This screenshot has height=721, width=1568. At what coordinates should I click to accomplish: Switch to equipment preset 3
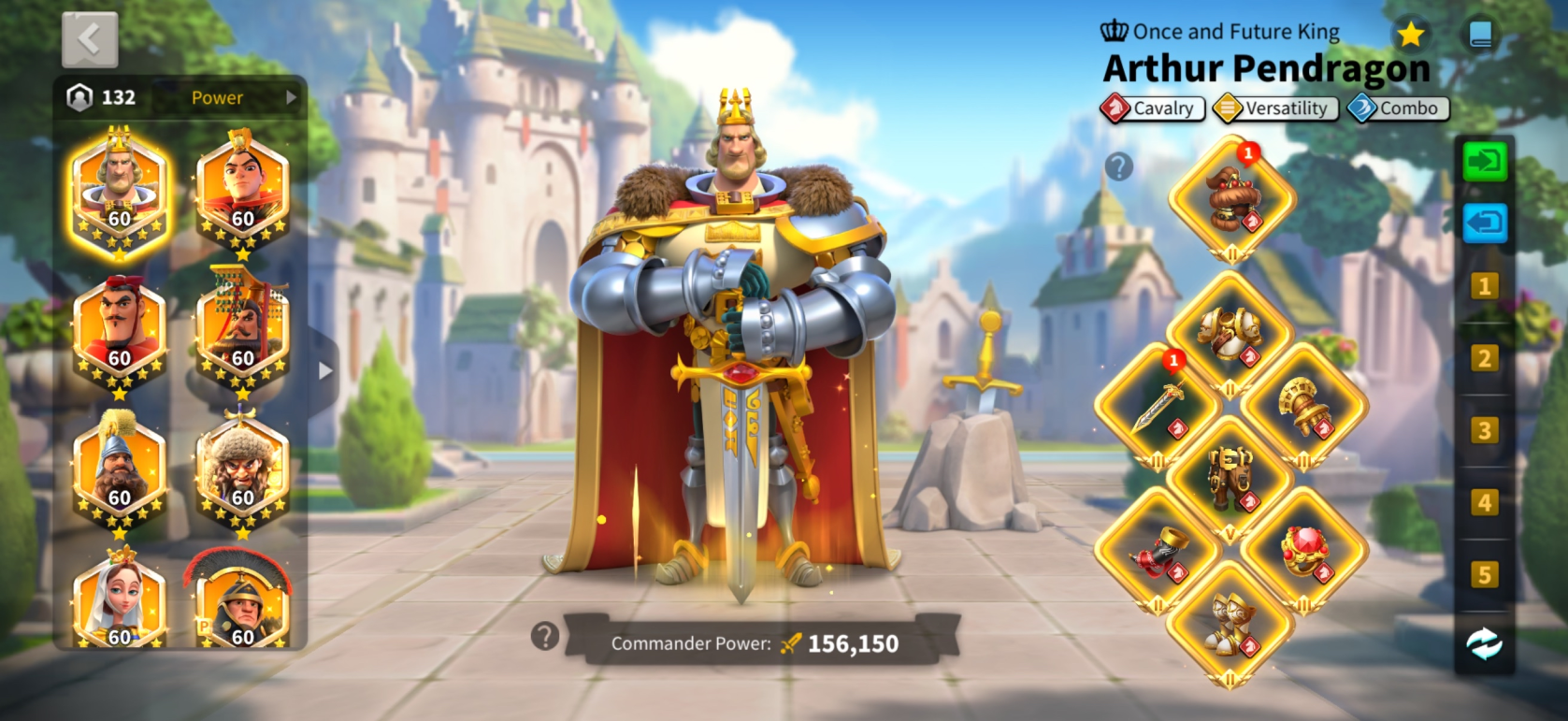click(1484, 430)
